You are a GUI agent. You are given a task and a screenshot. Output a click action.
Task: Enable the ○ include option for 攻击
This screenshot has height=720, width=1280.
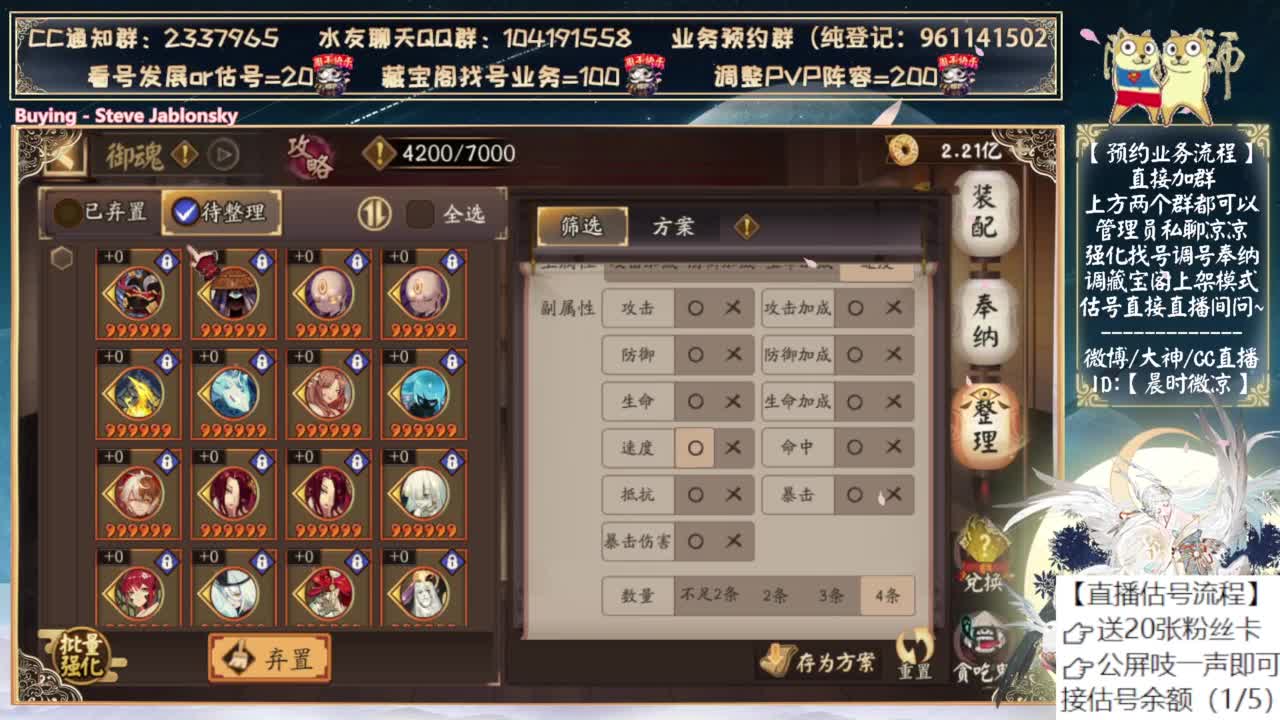point(694,310)
